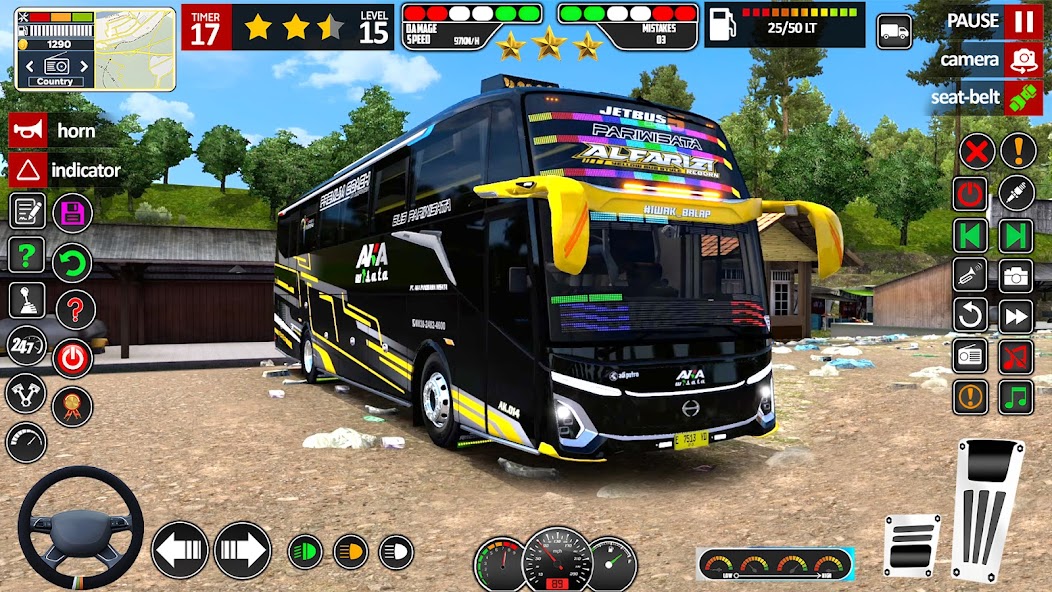Open the radio icon
The image size is (1052, 592).
(x=971, y=356)
